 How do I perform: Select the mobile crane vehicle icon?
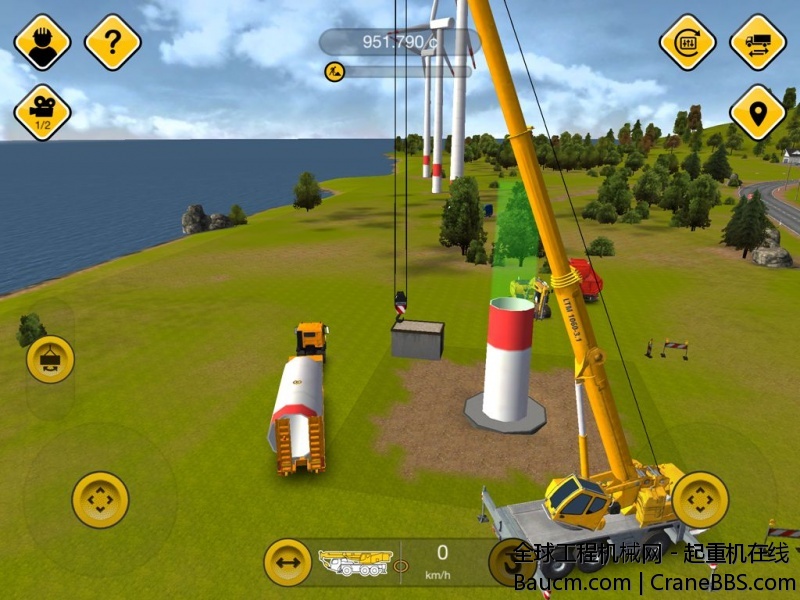click(x=355, y=562)
